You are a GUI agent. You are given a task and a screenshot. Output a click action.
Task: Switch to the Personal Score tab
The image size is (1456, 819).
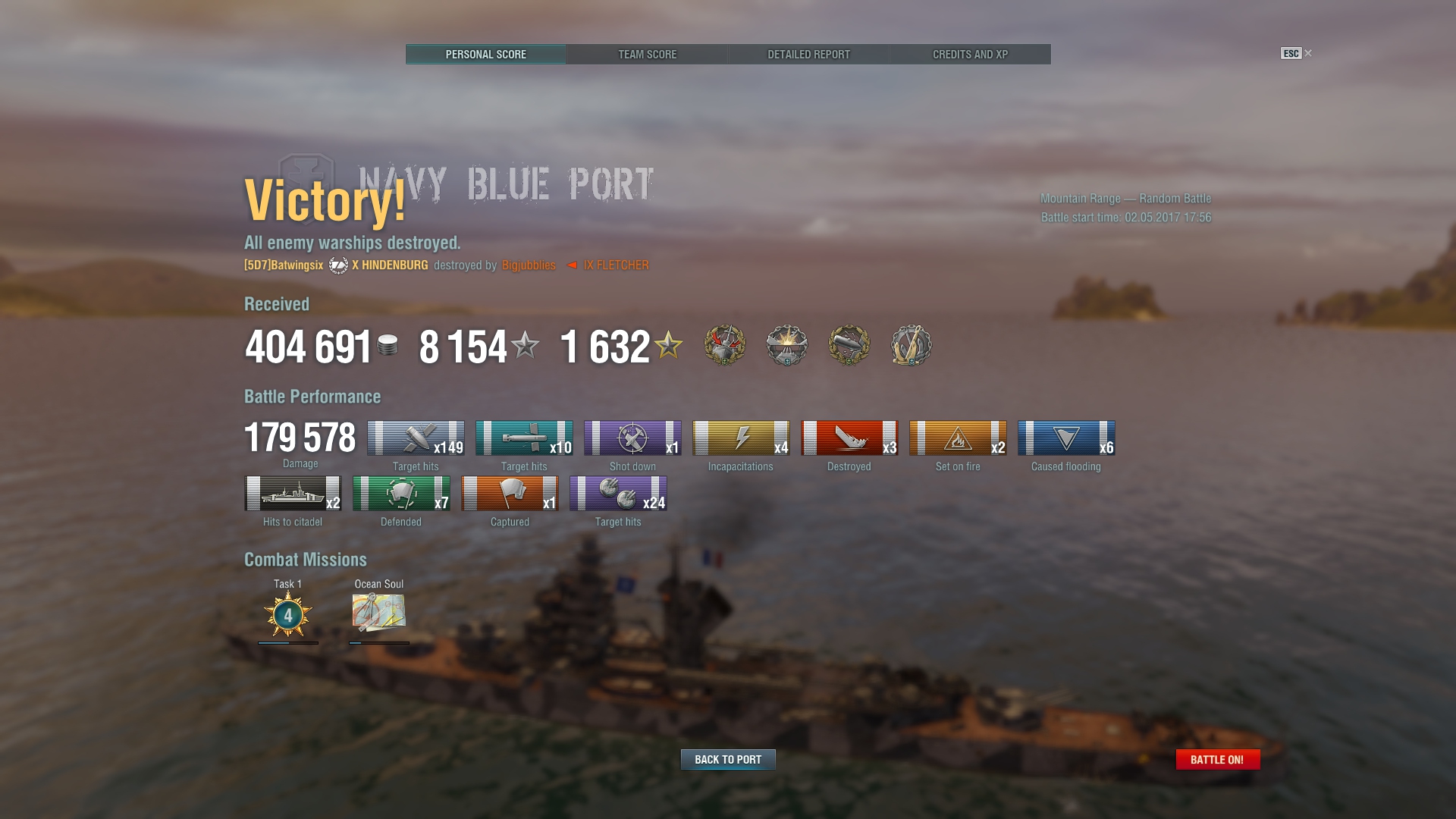(x=485, y=55)
